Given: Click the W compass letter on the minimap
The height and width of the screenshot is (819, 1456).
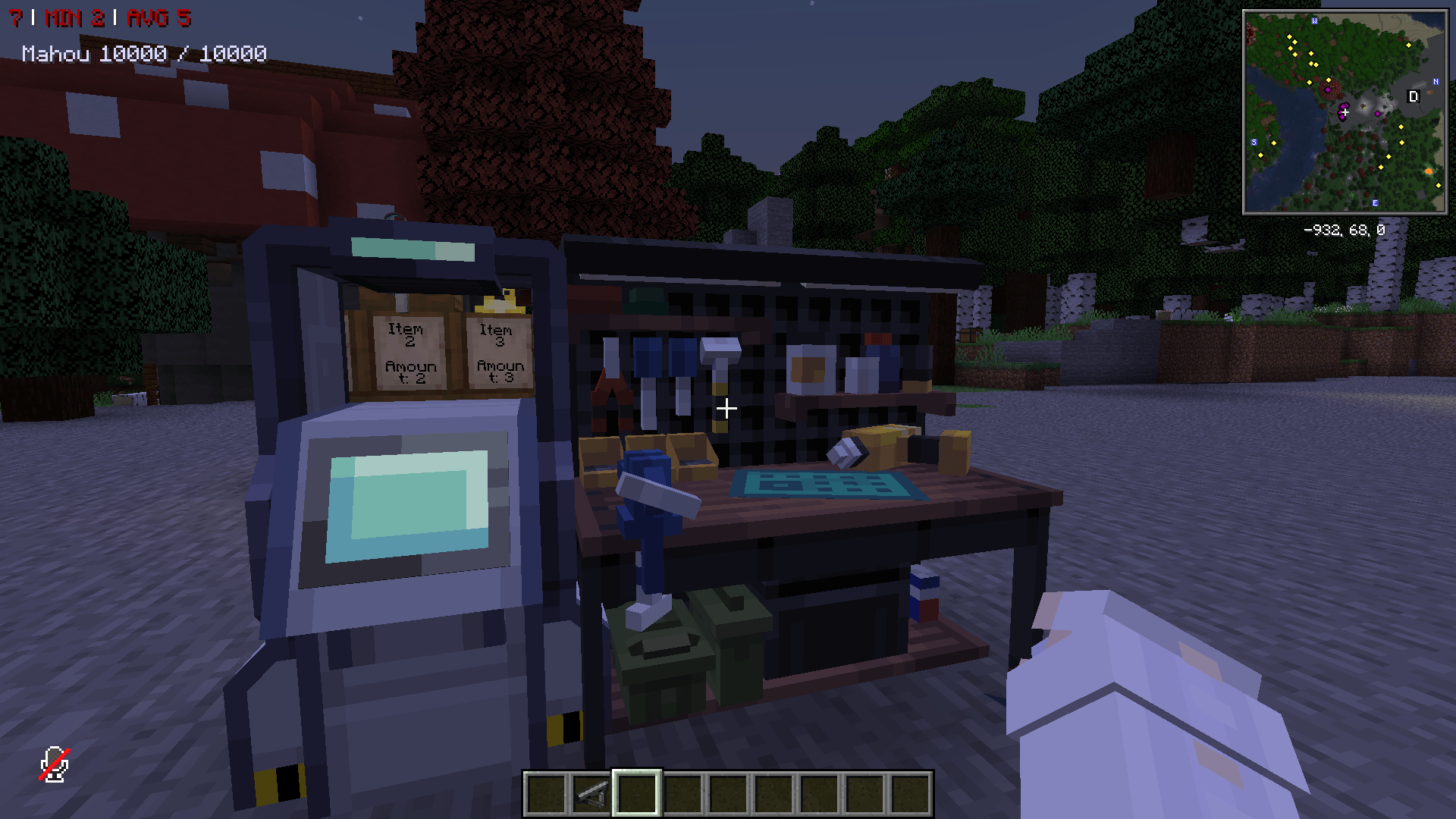Looking at the screenshot, I should (x=1314, y=21).
